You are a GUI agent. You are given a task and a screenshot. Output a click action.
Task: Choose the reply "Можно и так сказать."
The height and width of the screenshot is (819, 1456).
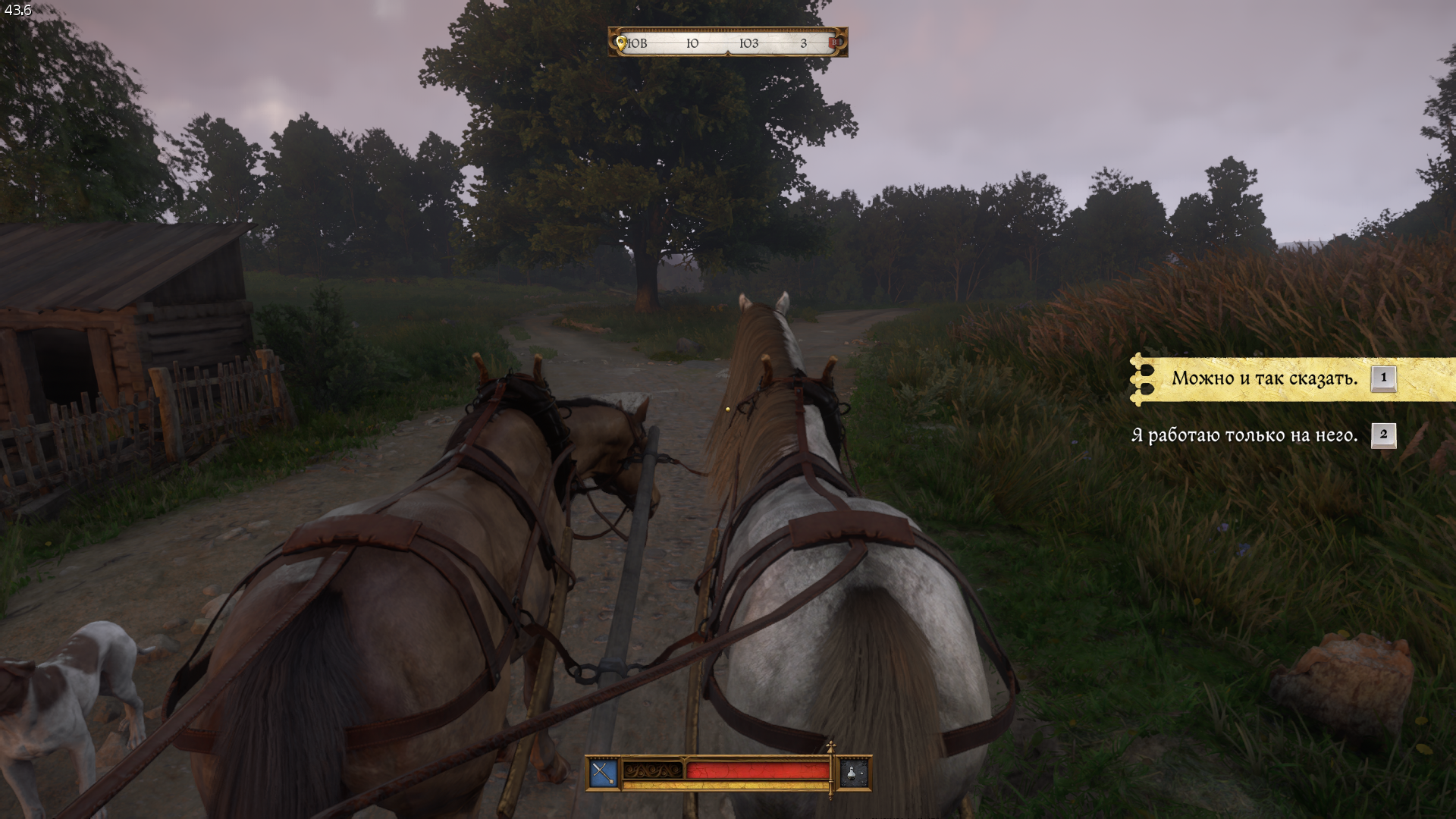[1264, 378]
